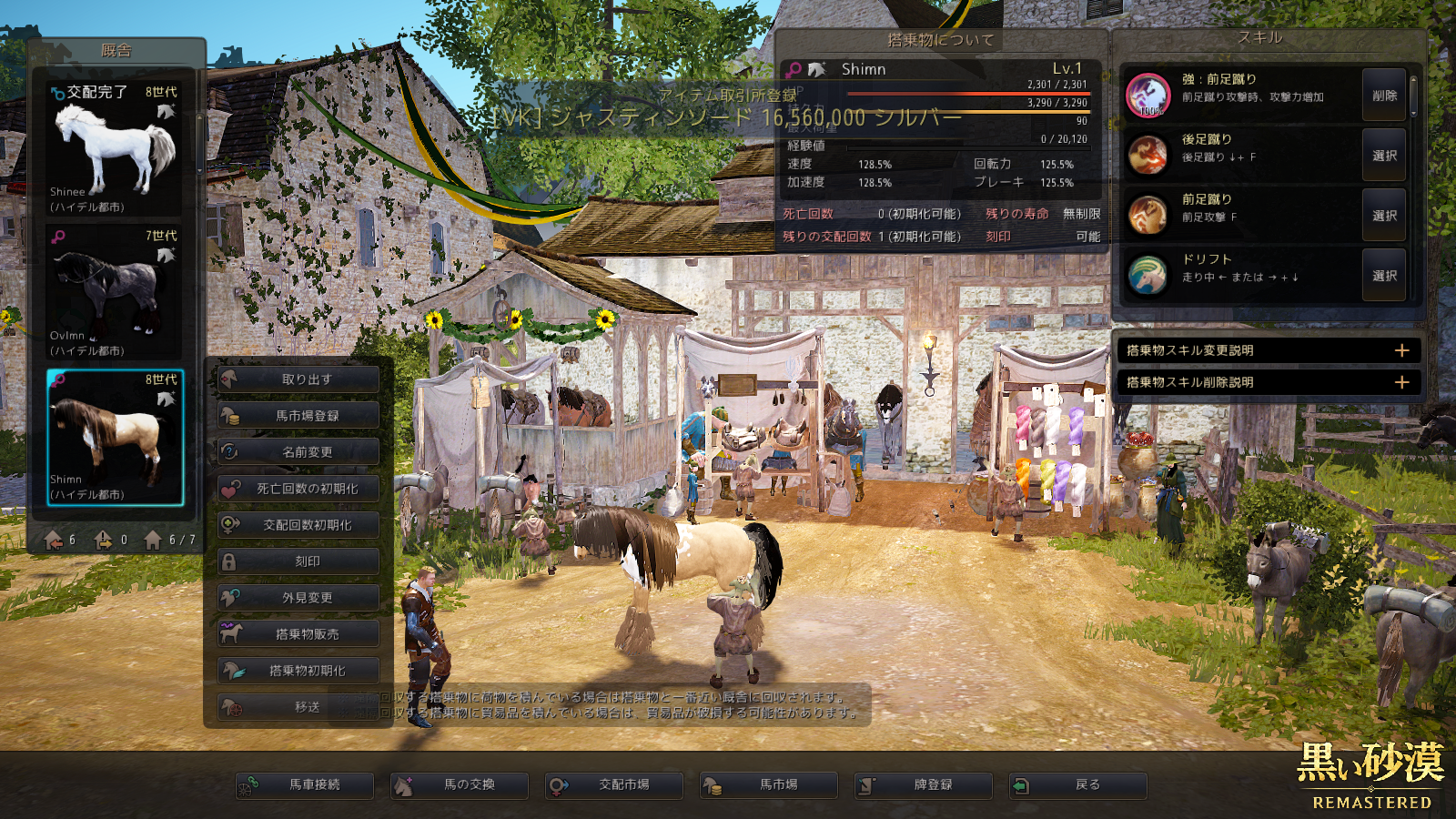
Task: Select the dark horse Ovlmn in the stable list
Action: click(x=115, y=293)
